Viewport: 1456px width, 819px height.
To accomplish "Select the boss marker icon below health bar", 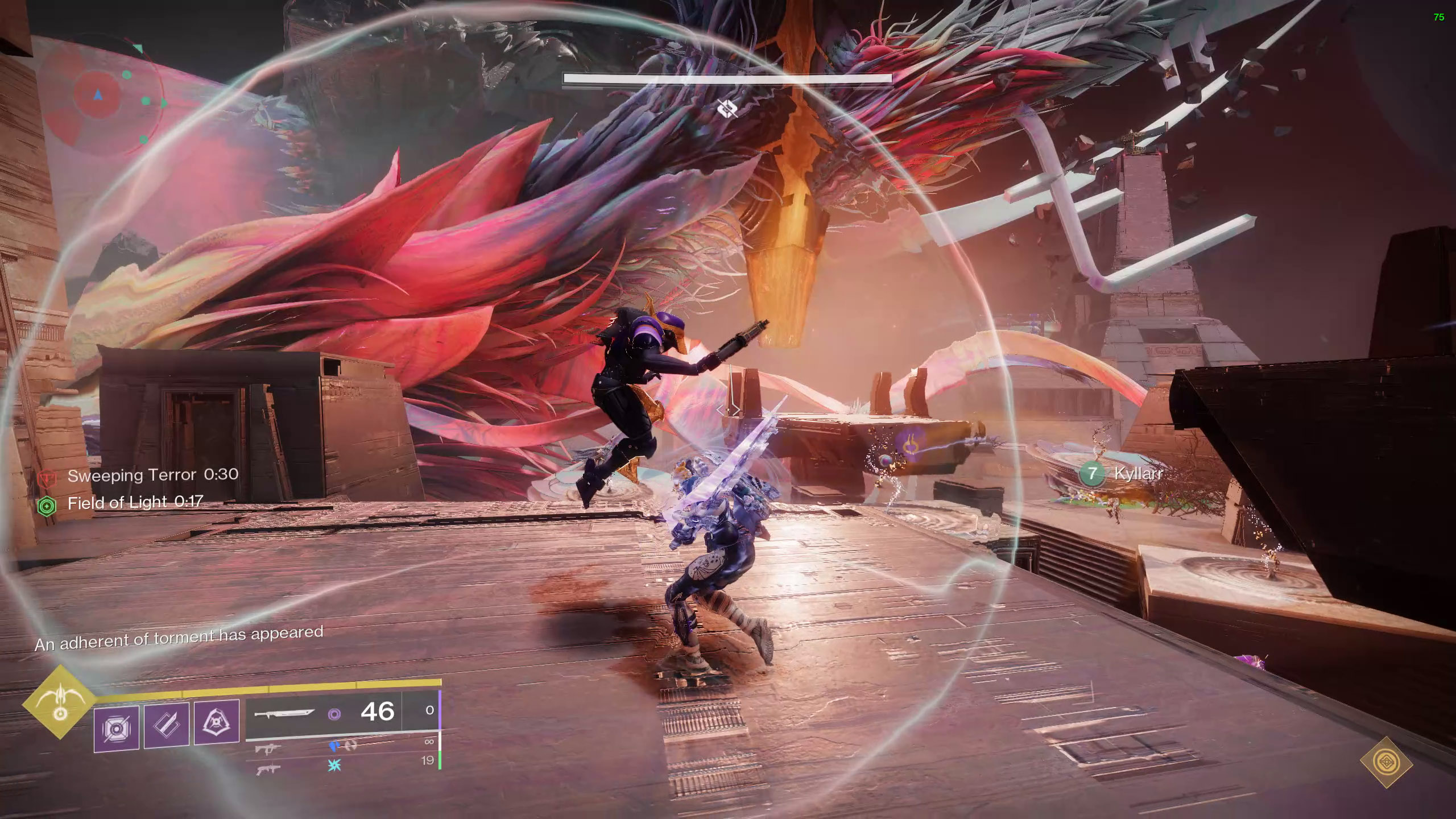I will (x=727, y=107).
